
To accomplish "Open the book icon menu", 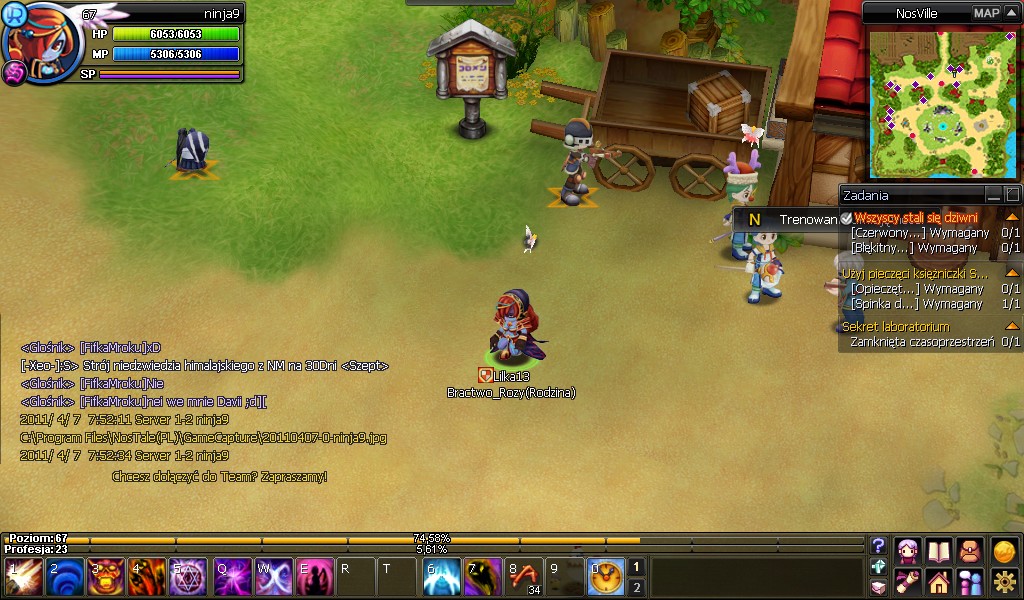I will click(x=939, y=551).
